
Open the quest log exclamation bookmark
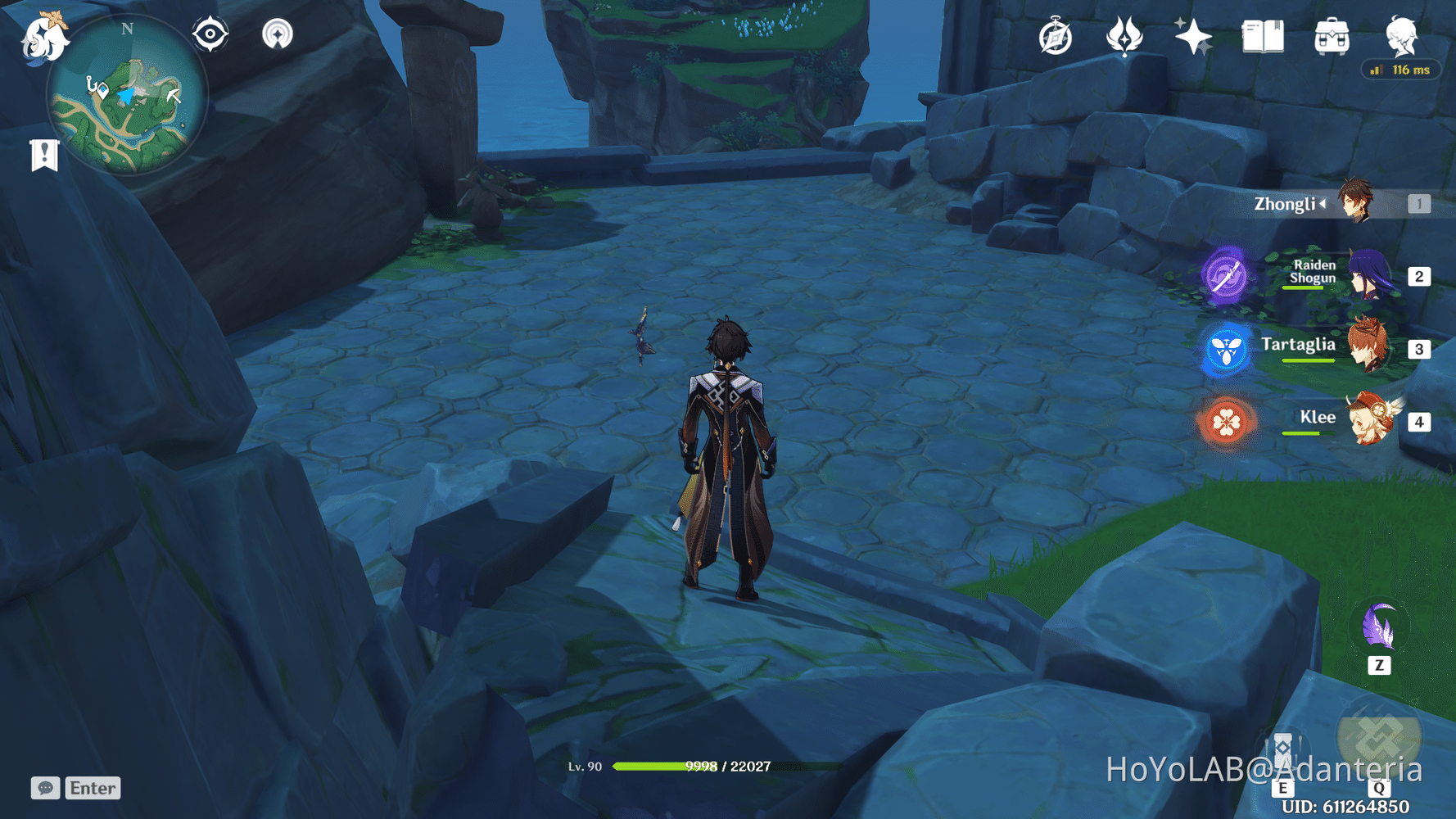click(x=44, y=155)
